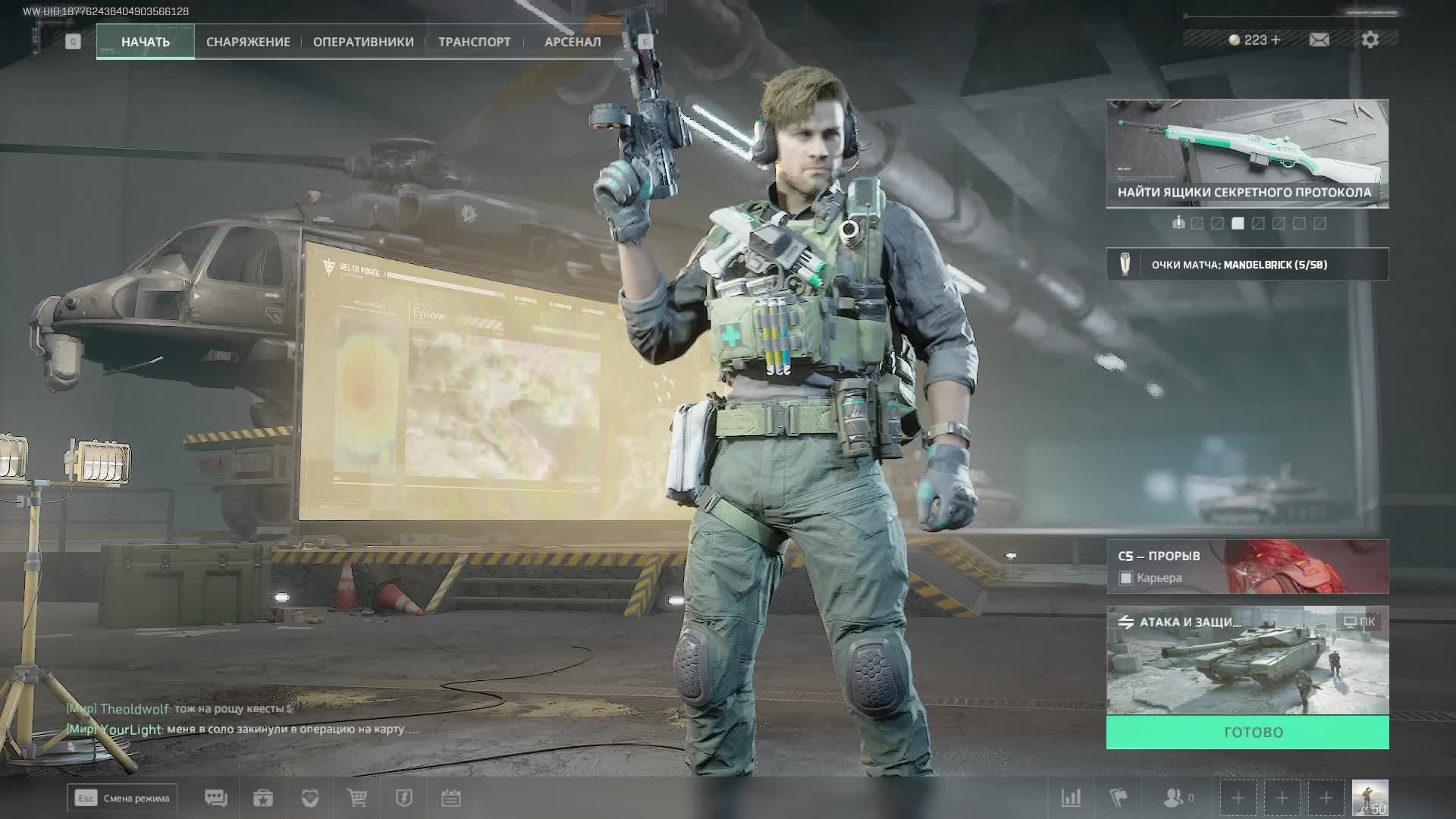Add currency with the plus button
This screenshot has height=819, width=1456.
[x=1276, y=39]
